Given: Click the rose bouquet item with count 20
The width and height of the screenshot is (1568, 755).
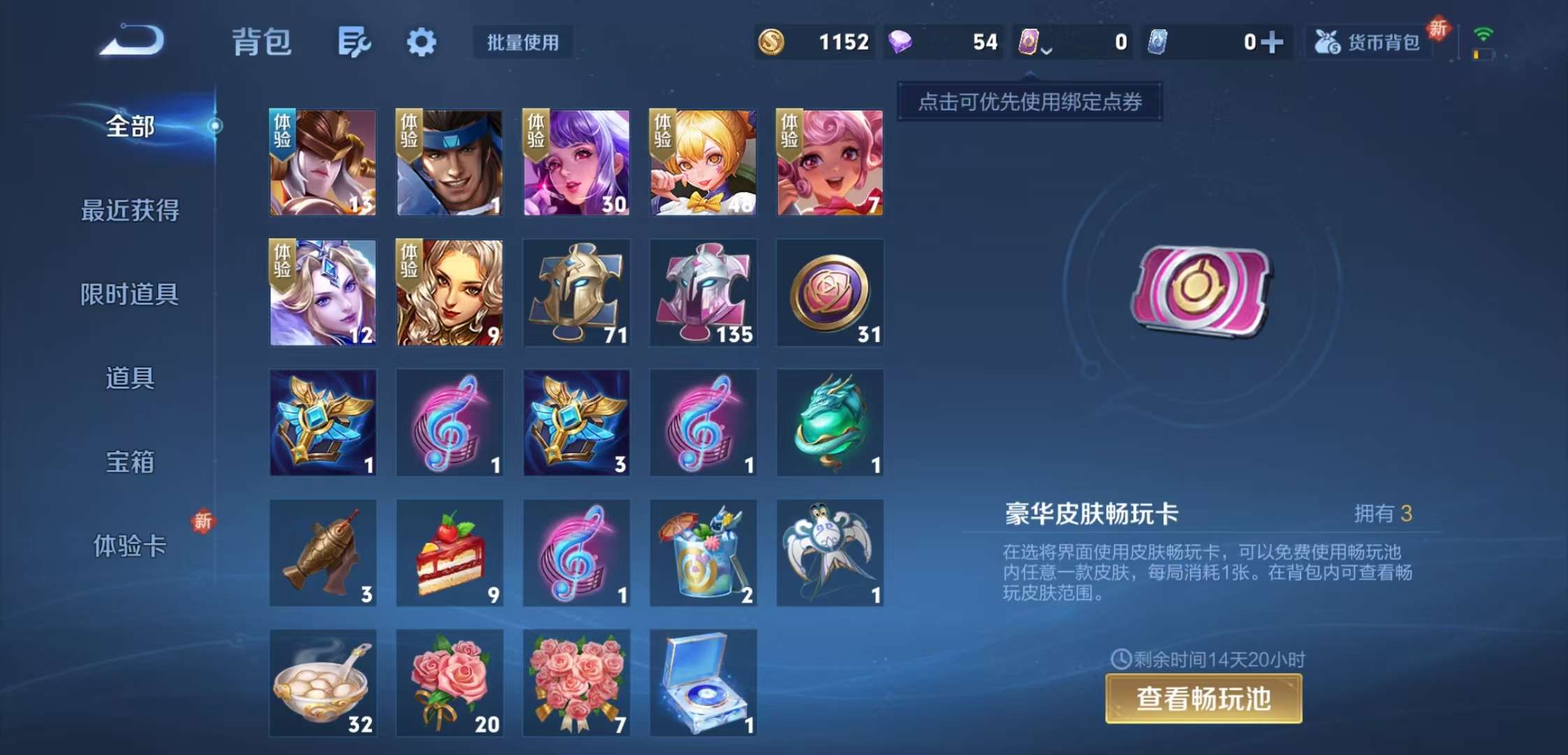Looking at the screenshot, I should 449,683.
